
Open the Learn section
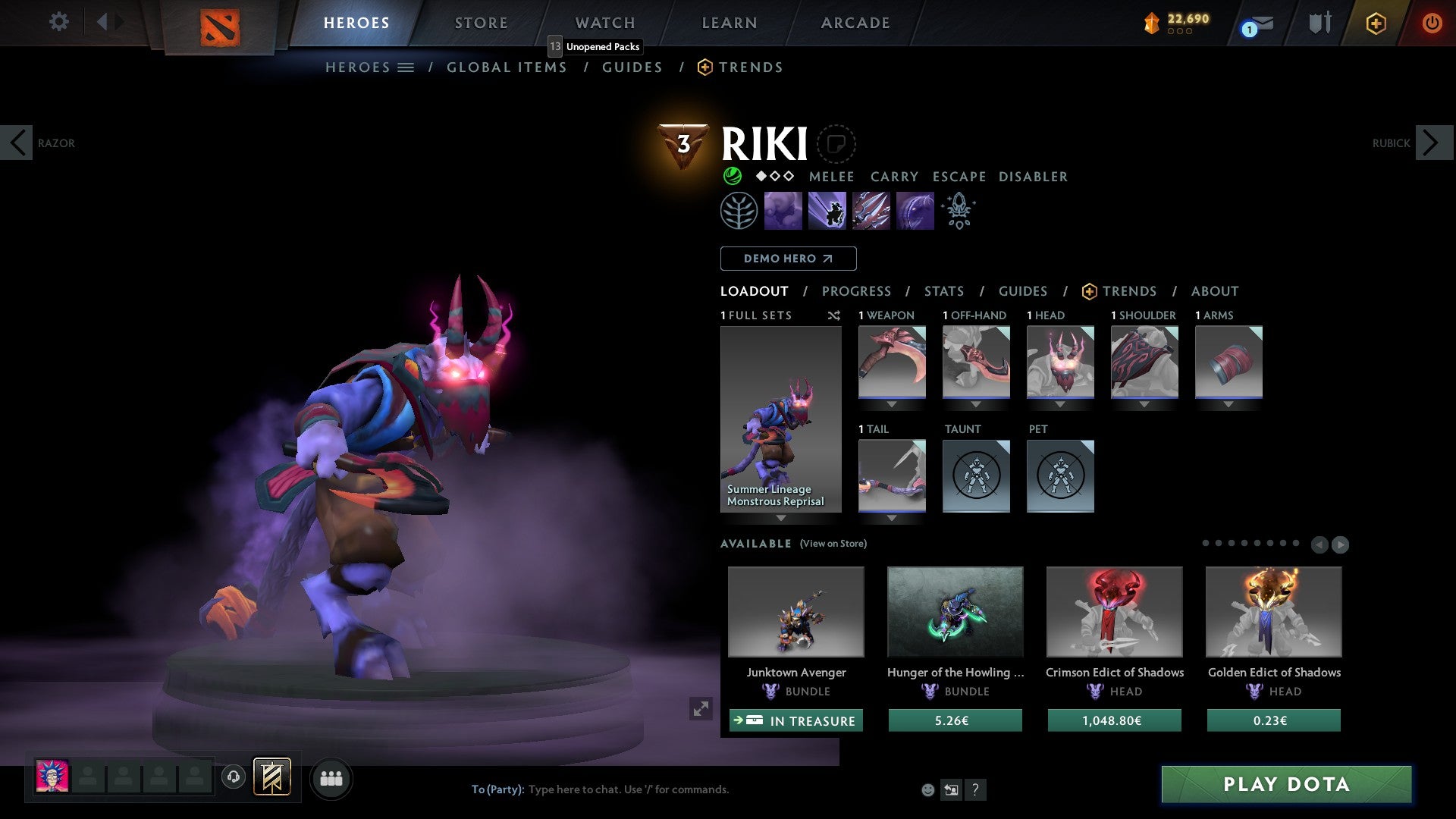coord(729,23)
